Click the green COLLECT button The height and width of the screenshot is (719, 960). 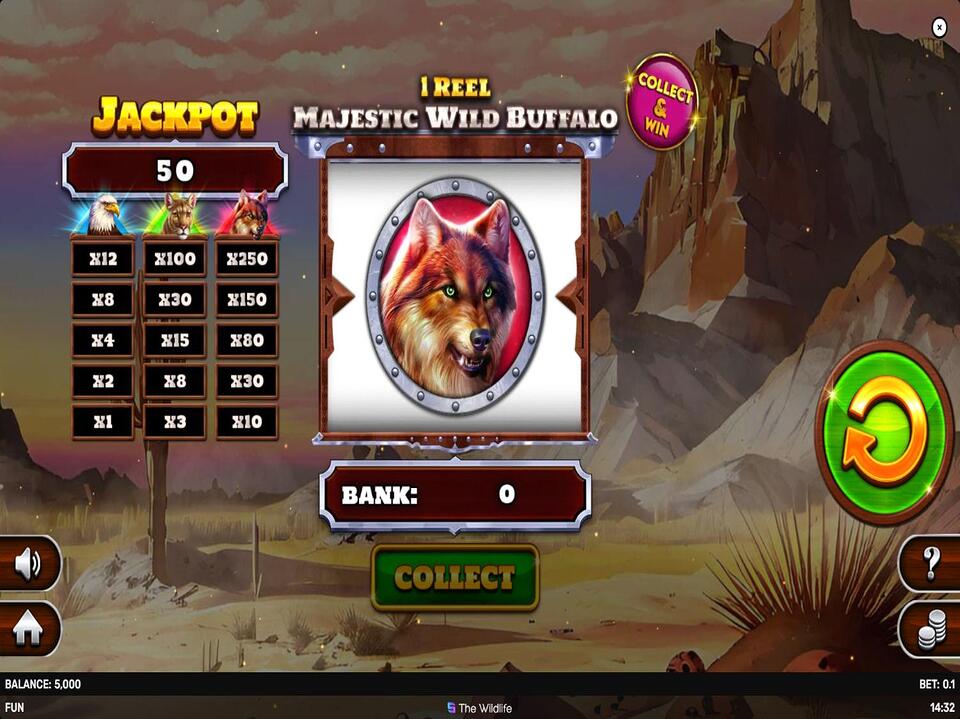pyautogui.click(x=455, y=577)
